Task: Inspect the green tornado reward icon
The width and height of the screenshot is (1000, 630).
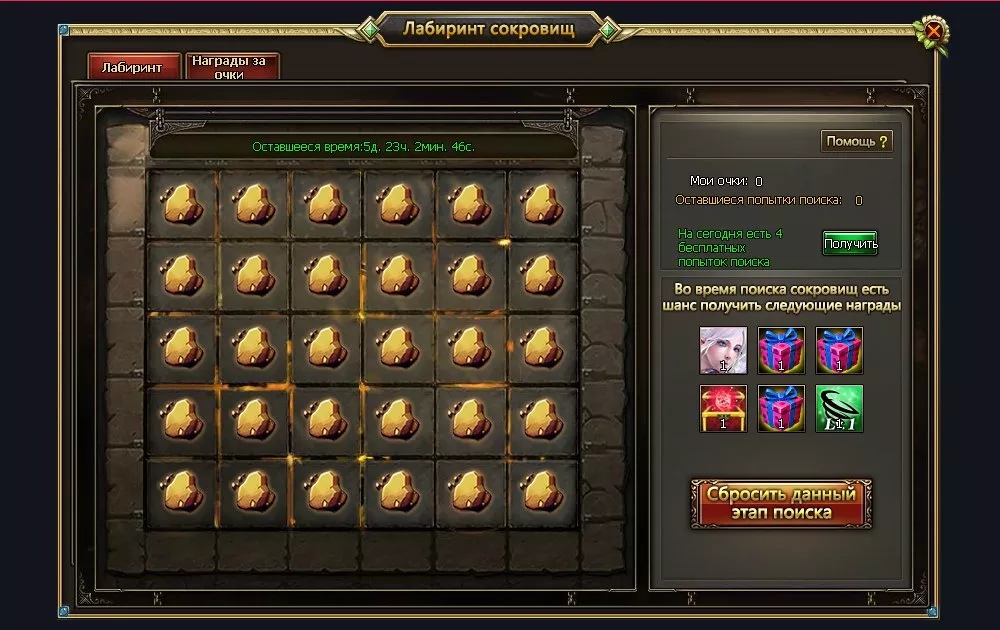Action: [x=839, y=408]
